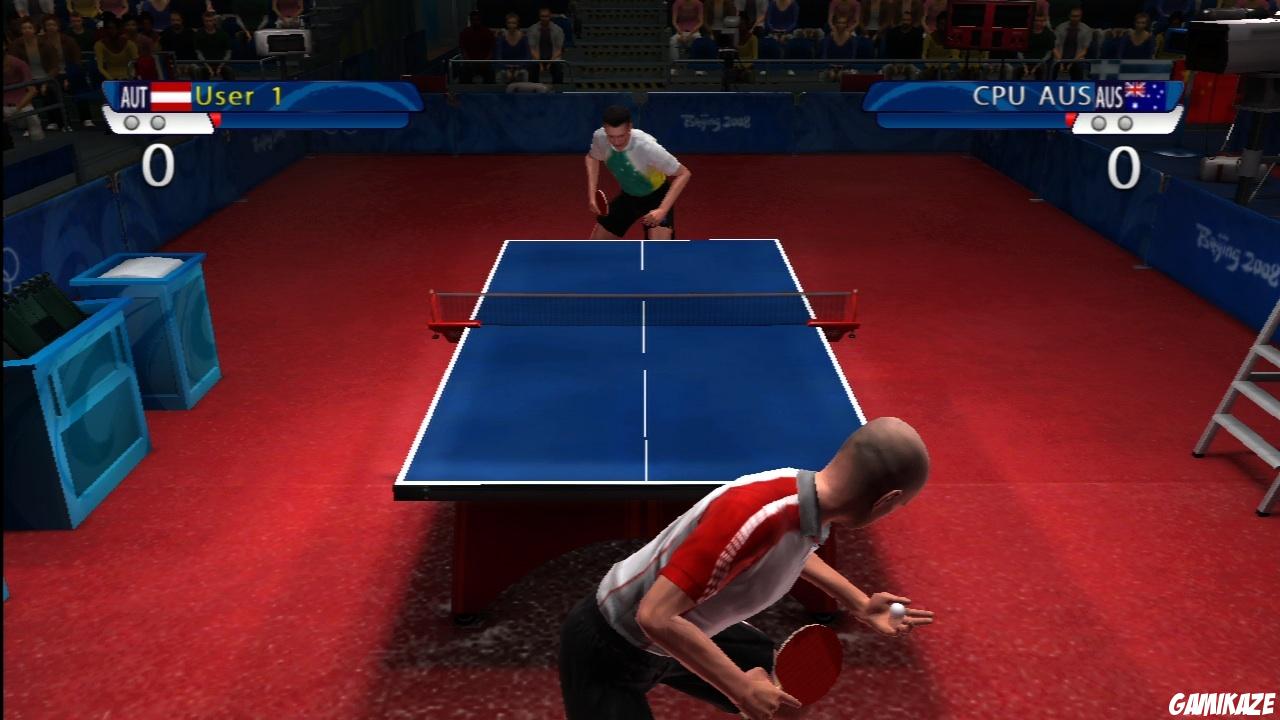Toggle the first set indicator dot for CPU AUS

point(1098,124)
